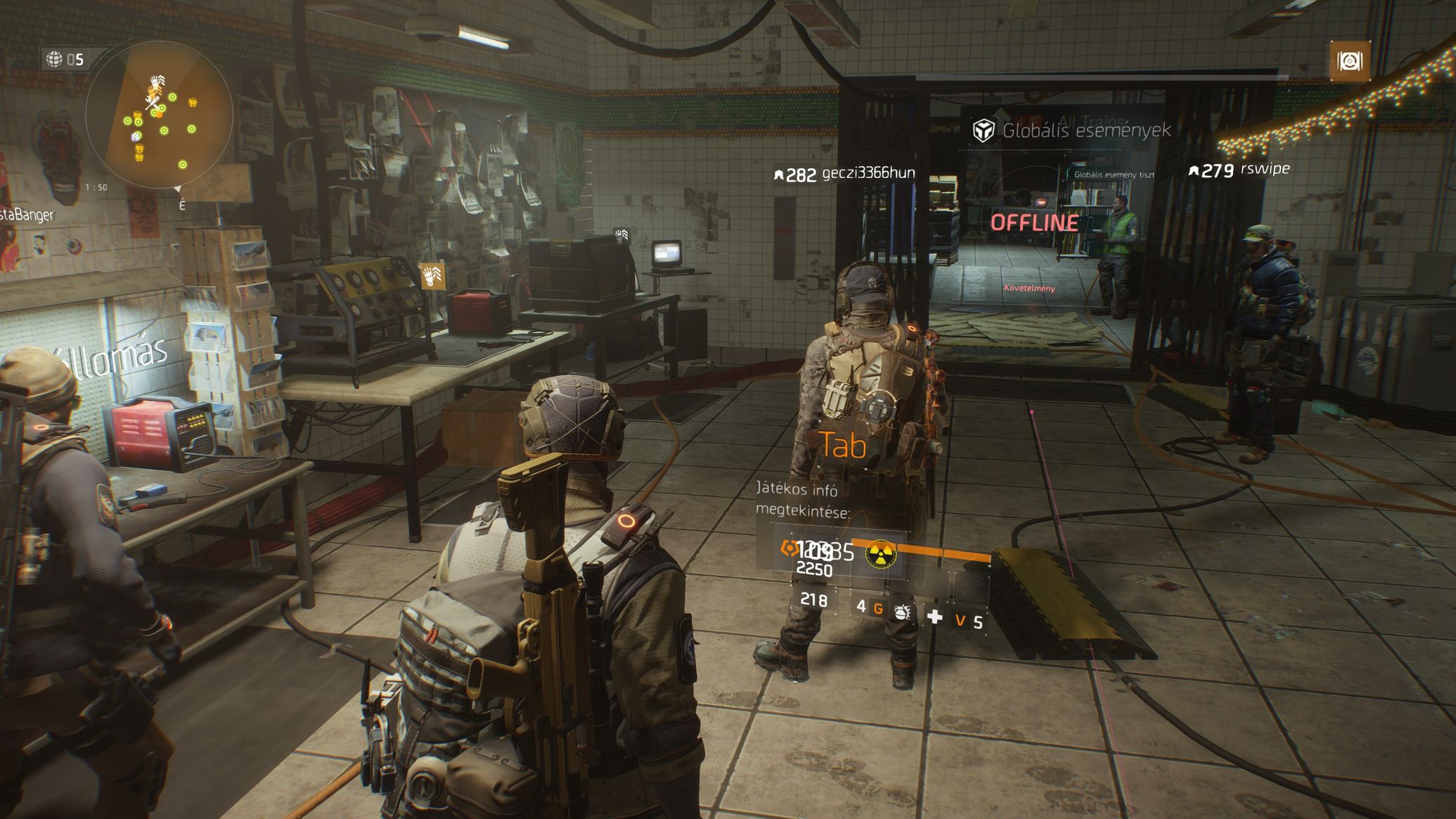Click the yellow radiation hazard icon
The height and width of the screenshot is (819, 1456).
pyautogui.click(x=880, y=554)
